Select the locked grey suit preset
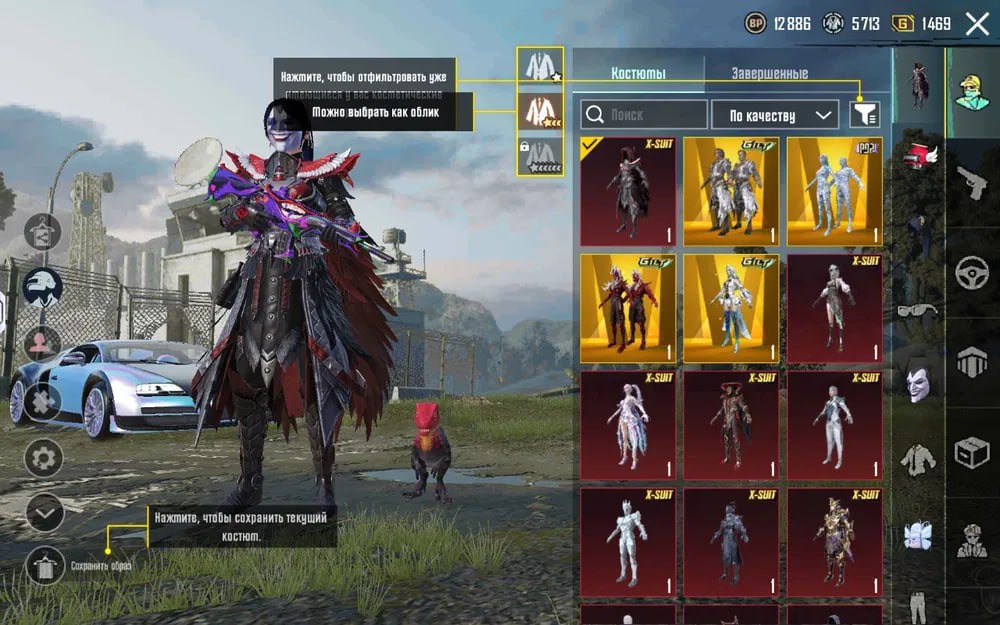Screen dimensions: 1000x625 coord(540,155)
